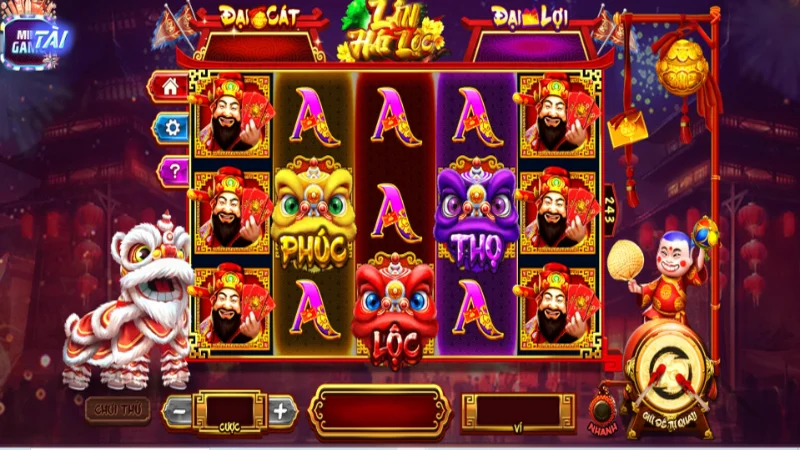
Task: Show the question mark help
Action: (x=172, y=169)
